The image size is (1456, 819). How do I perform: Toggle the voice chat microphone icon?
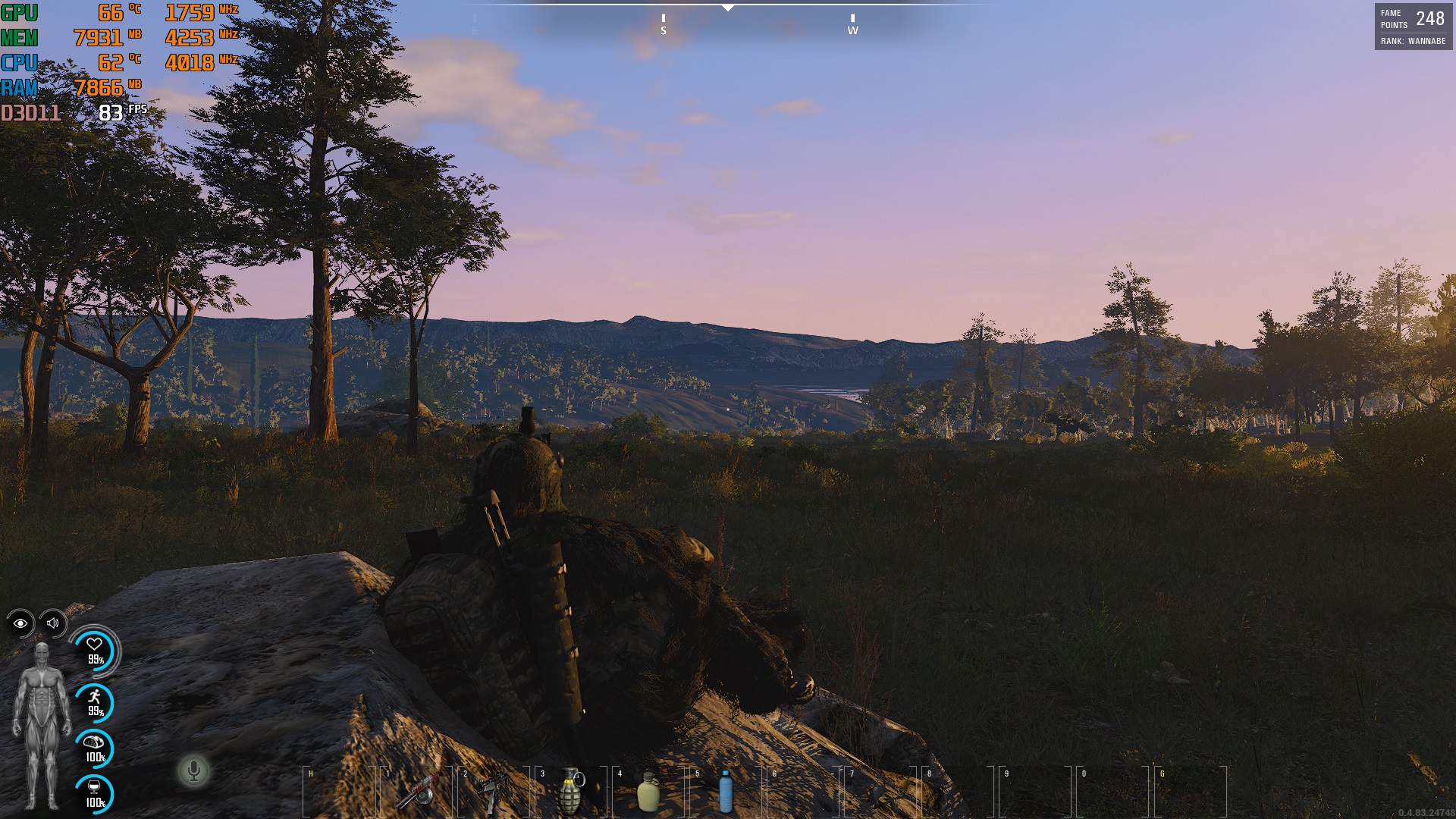194,771
